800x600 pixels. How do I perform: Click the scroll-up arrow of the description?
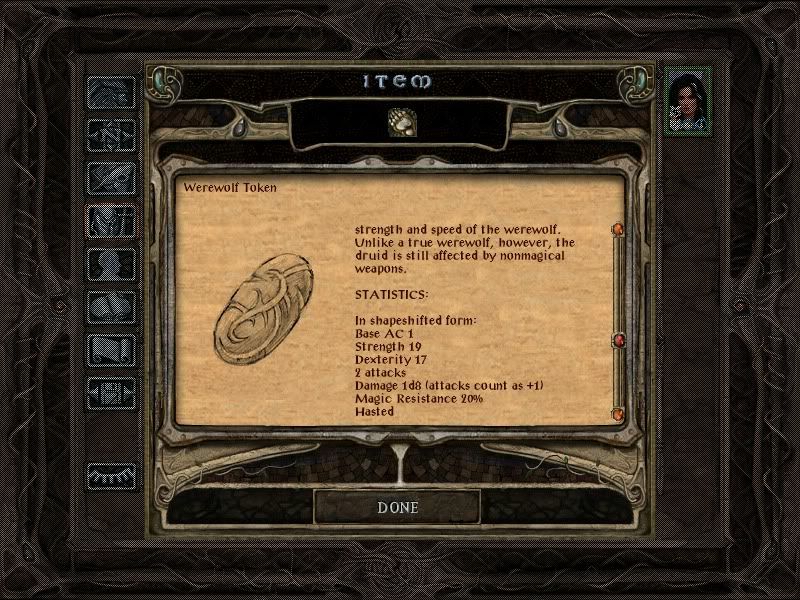point(617,231)
